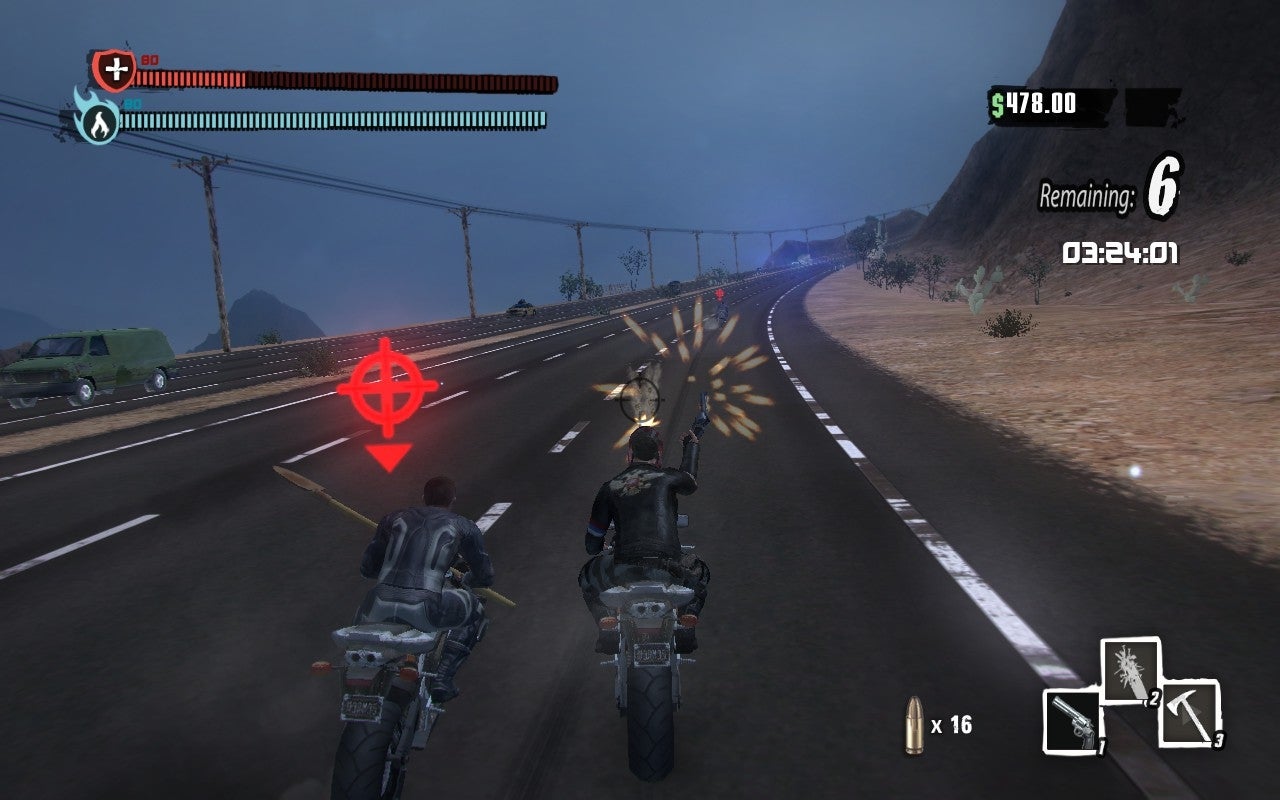This screenshot has height=800, width=1280.
Task: Click the number 3 badge on the pickaxe slot
Action: tap(1219, 741)
